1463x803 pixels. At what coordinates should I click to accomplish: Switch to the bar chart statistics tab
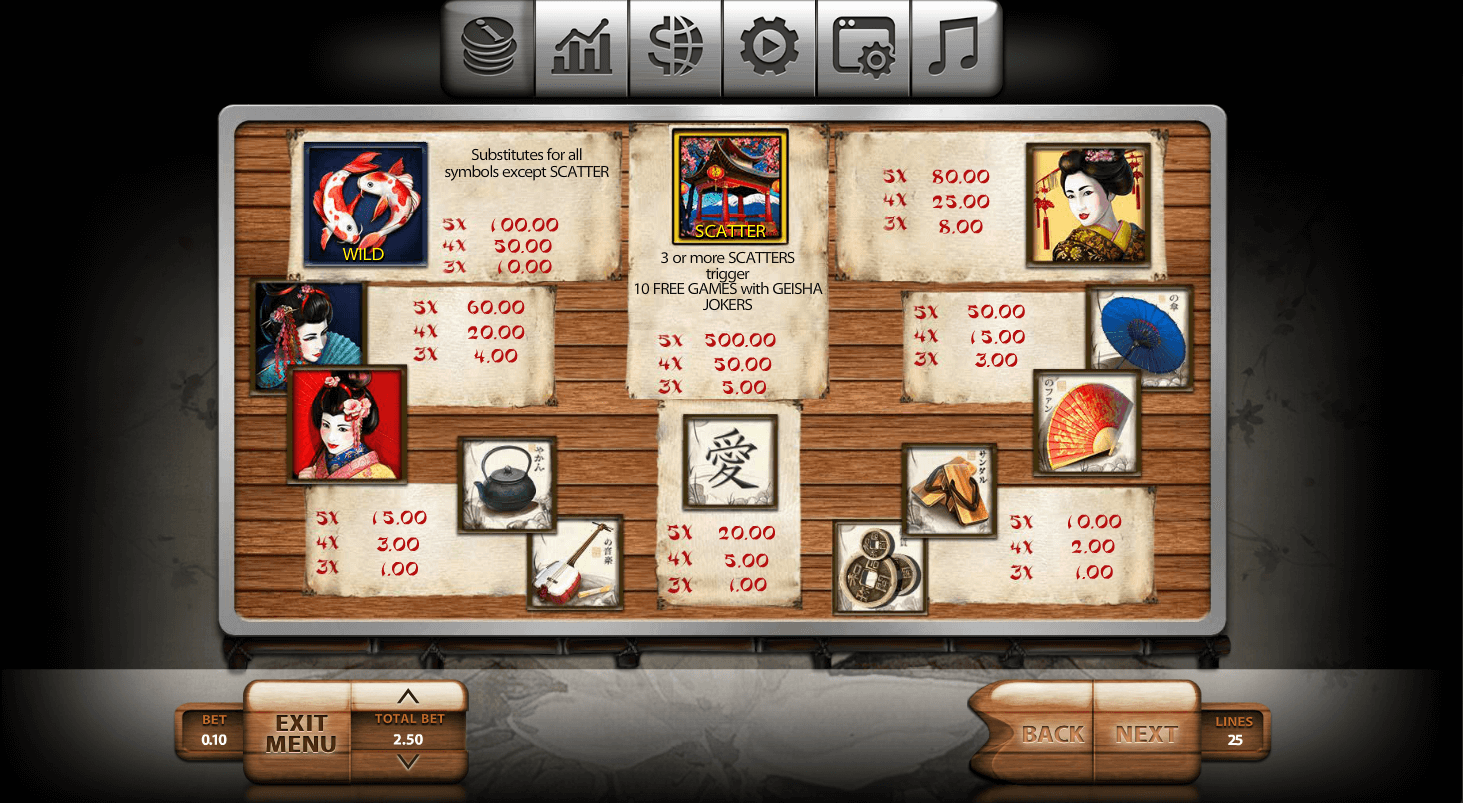[582, 48]
